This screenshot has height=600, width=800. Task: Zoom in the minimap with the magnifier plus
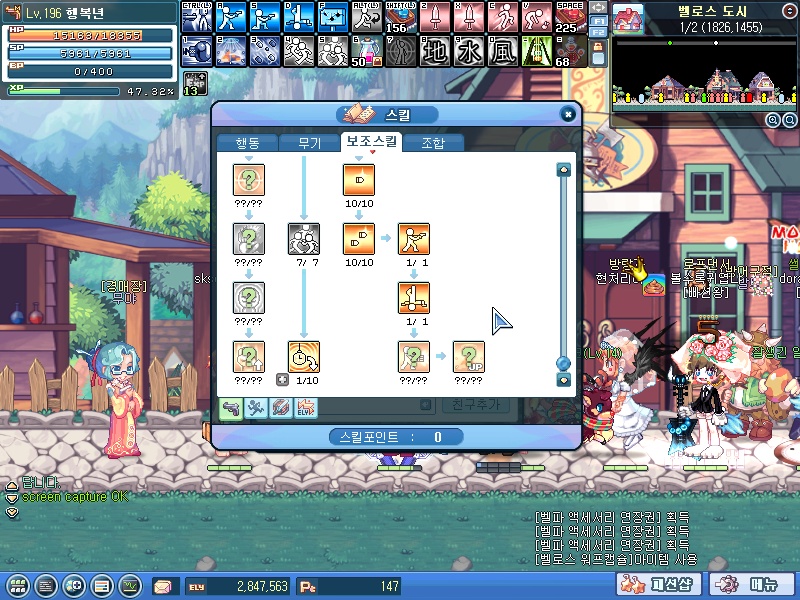point(773,120)
